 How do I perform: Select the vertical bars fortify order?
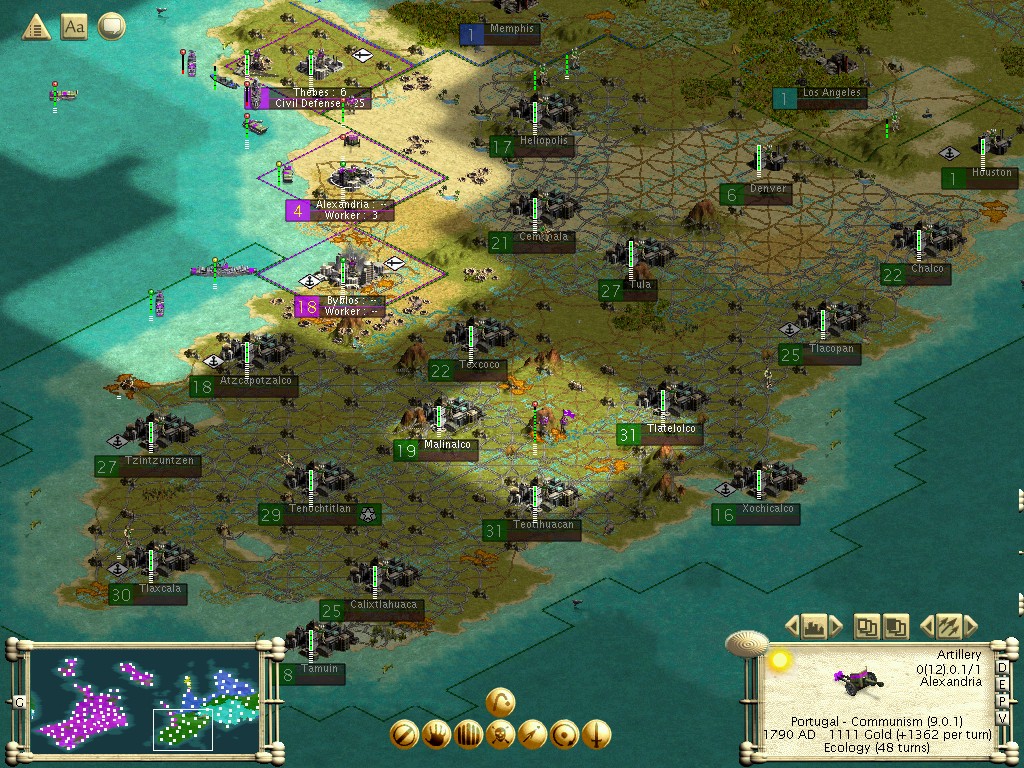point(468,735)
